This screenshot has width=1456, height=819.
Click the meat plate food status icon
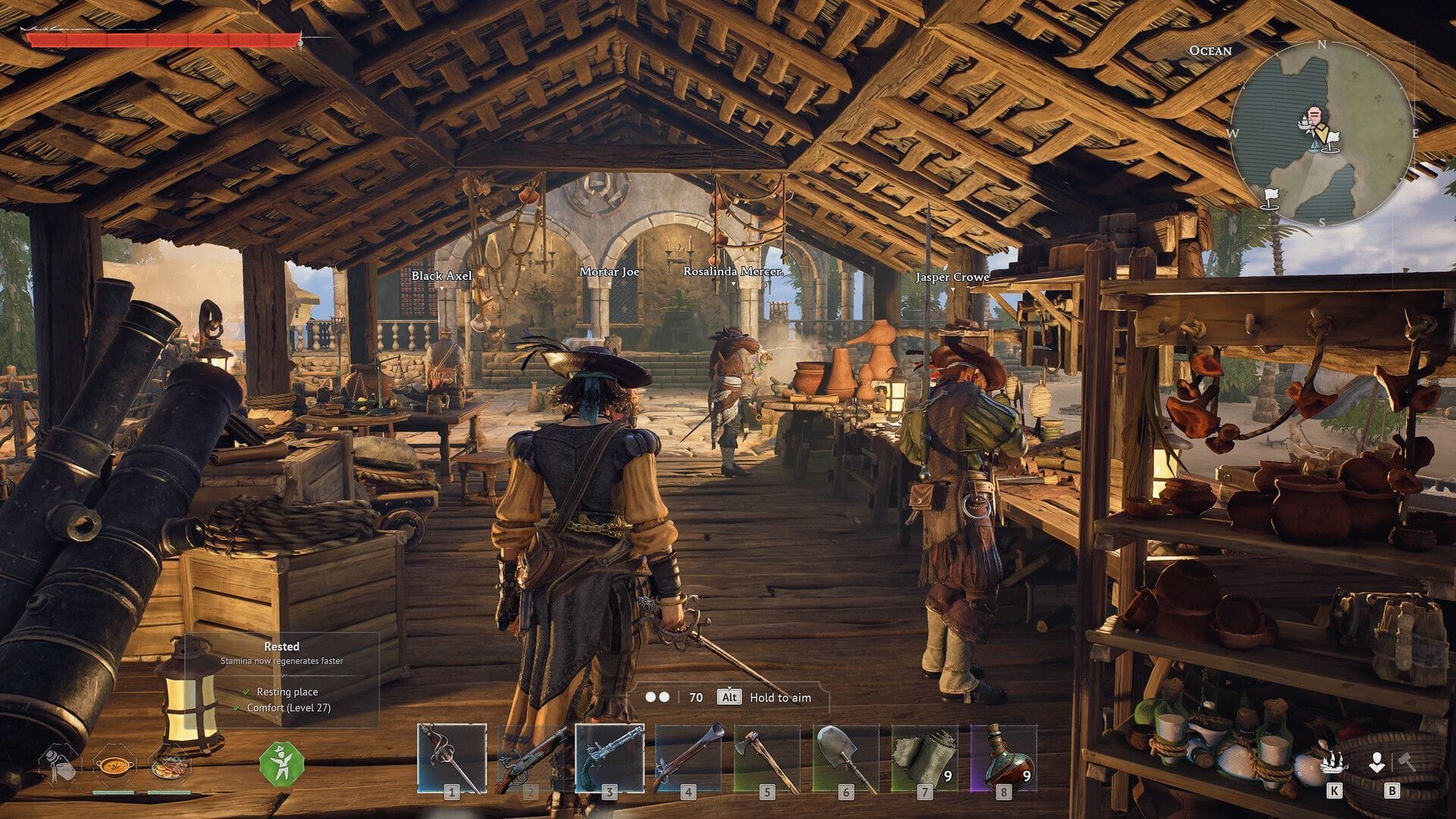click(x=170, y=767)
